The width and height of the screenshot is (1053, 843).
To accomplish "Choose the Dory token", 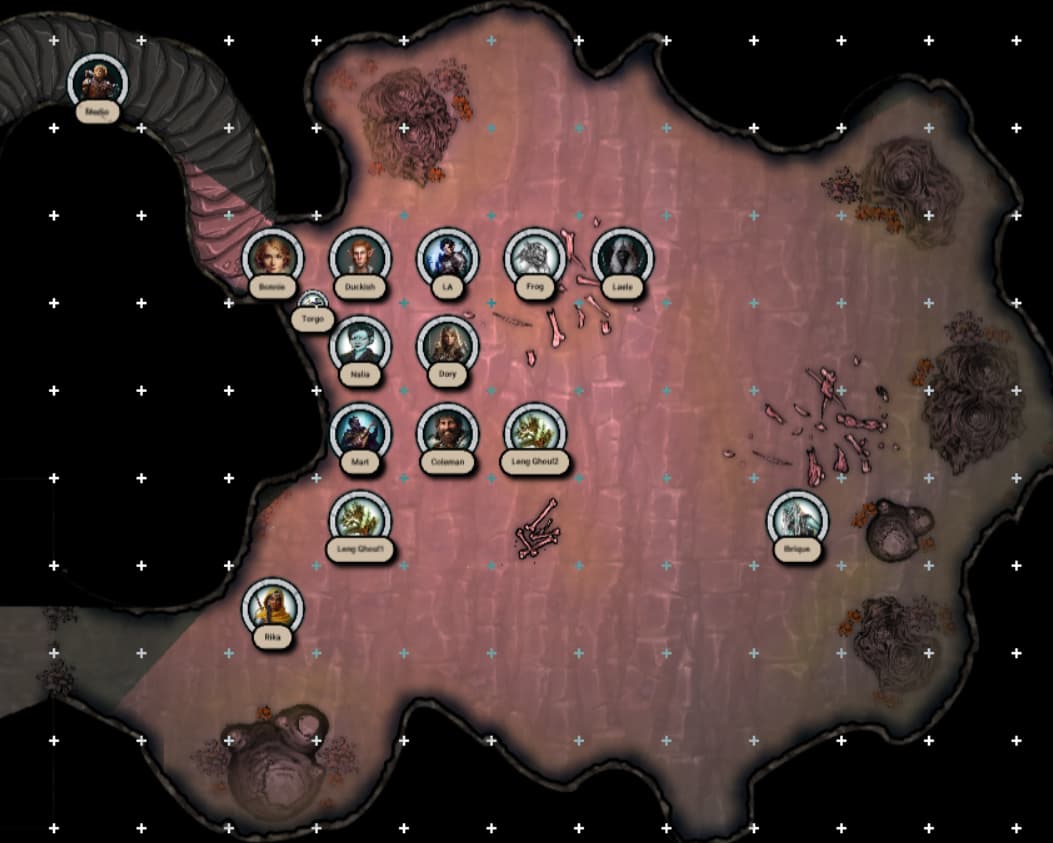I will [x=447, y=345].
